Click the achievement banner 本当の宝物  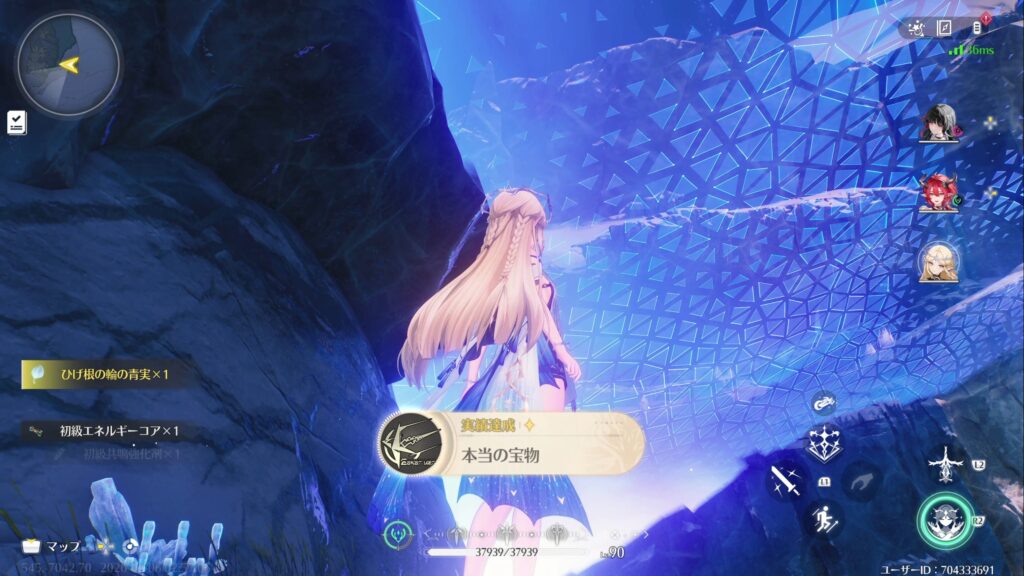tap(511, 445)
